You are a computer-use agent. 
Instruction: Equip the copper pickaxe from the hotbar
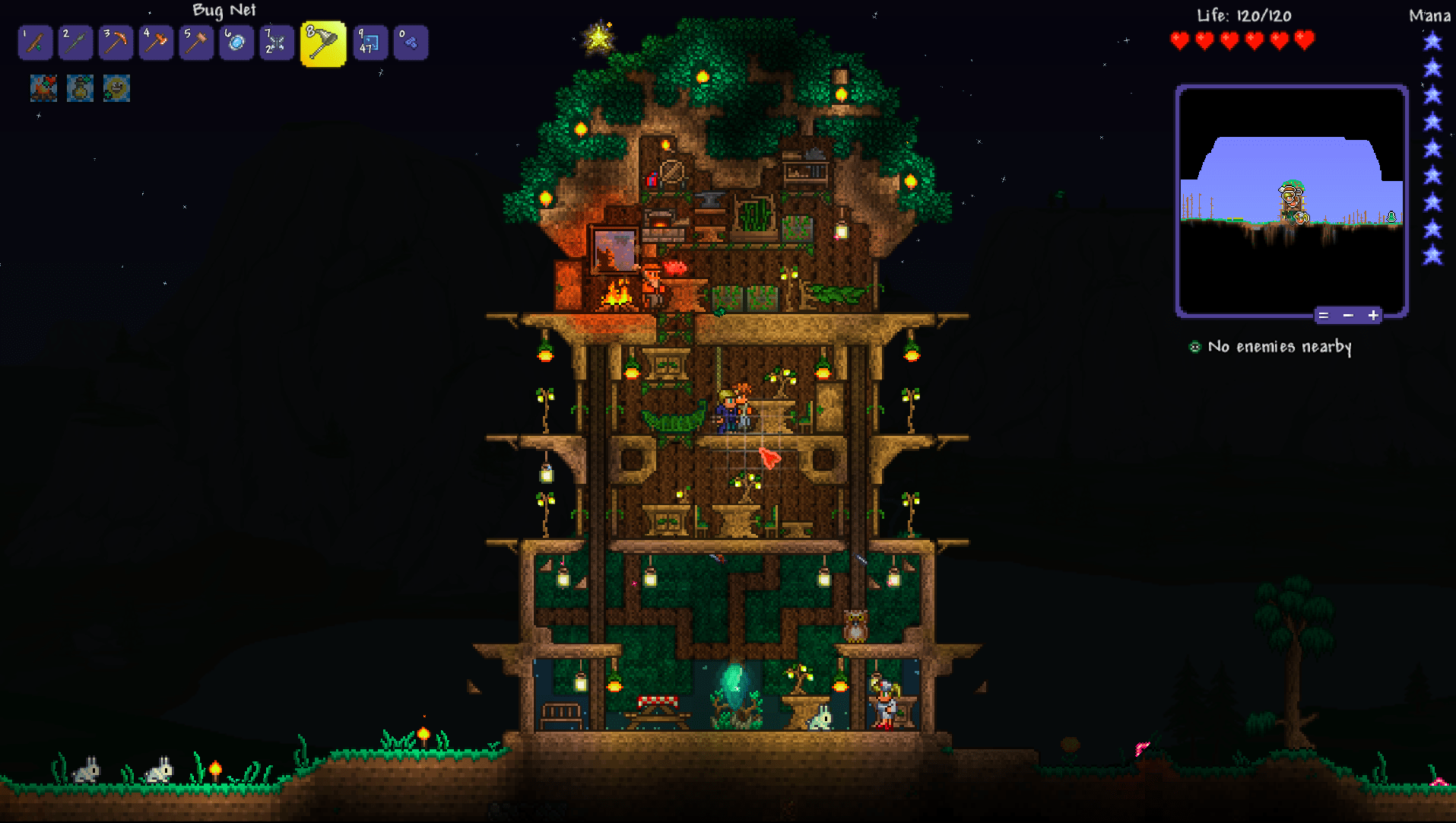coord(116,43)
